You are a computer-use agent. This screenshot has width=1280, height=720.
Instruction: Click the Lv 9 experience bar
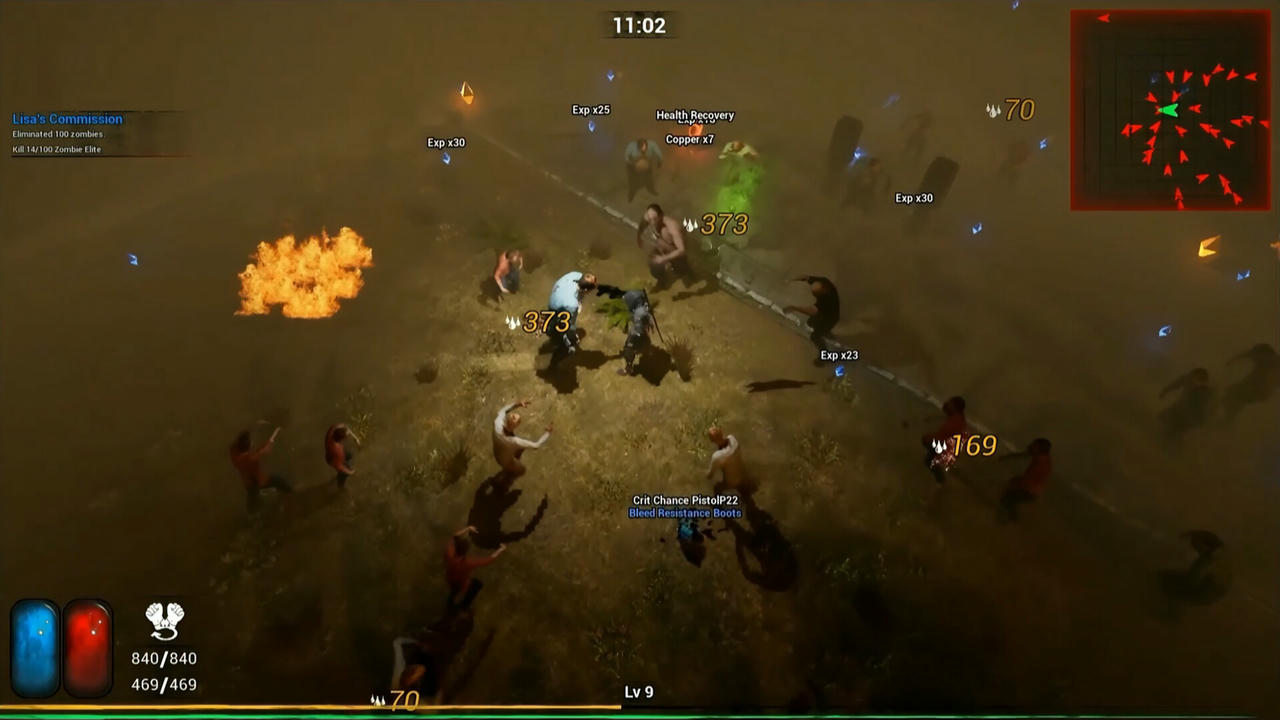point(640,690)
